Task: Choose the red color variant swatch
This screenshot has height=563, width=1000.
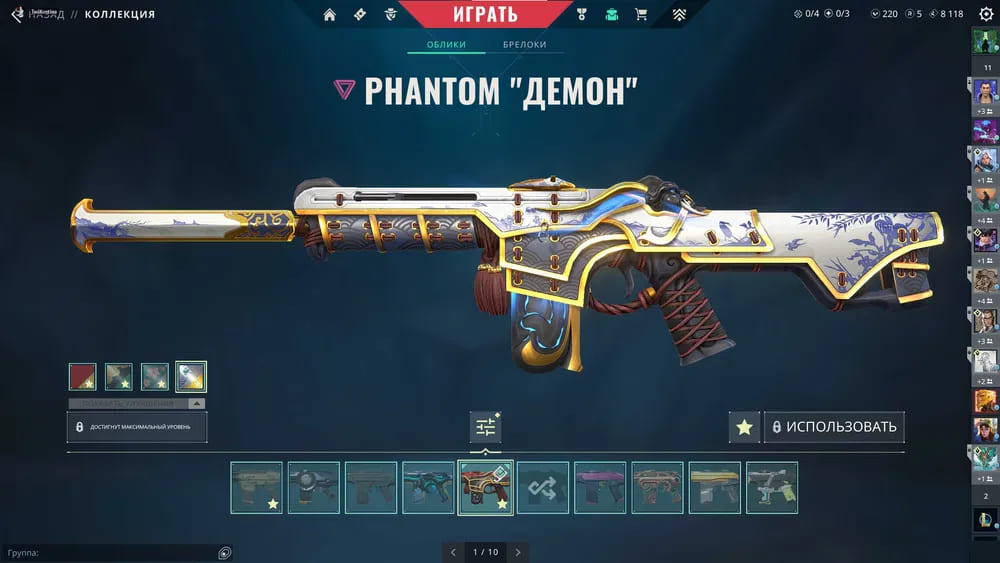Action: pos(83,376)
